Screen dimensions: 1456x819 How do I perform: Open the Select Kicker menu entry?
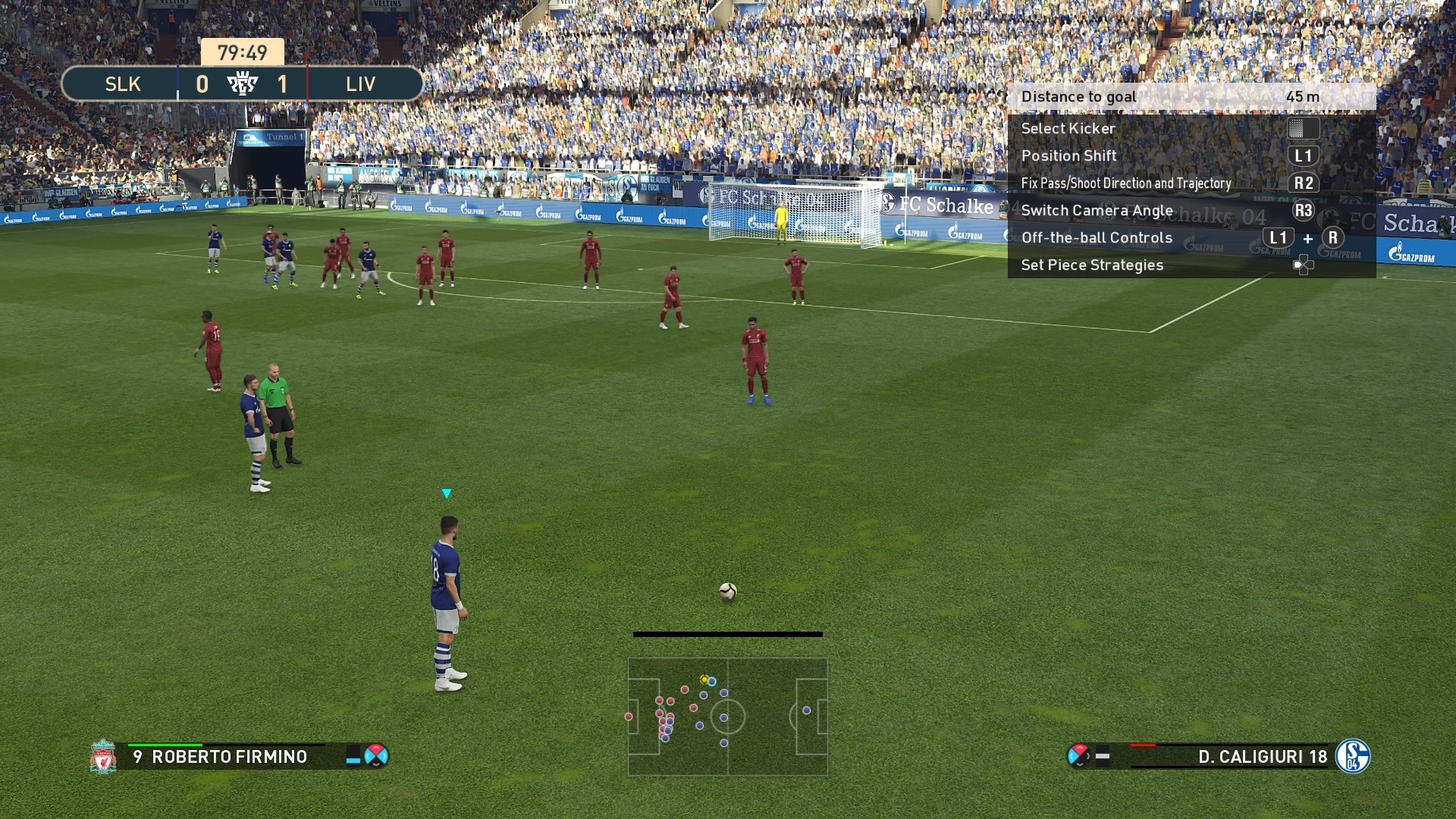pyautogui.click(x=1069, y=128)
